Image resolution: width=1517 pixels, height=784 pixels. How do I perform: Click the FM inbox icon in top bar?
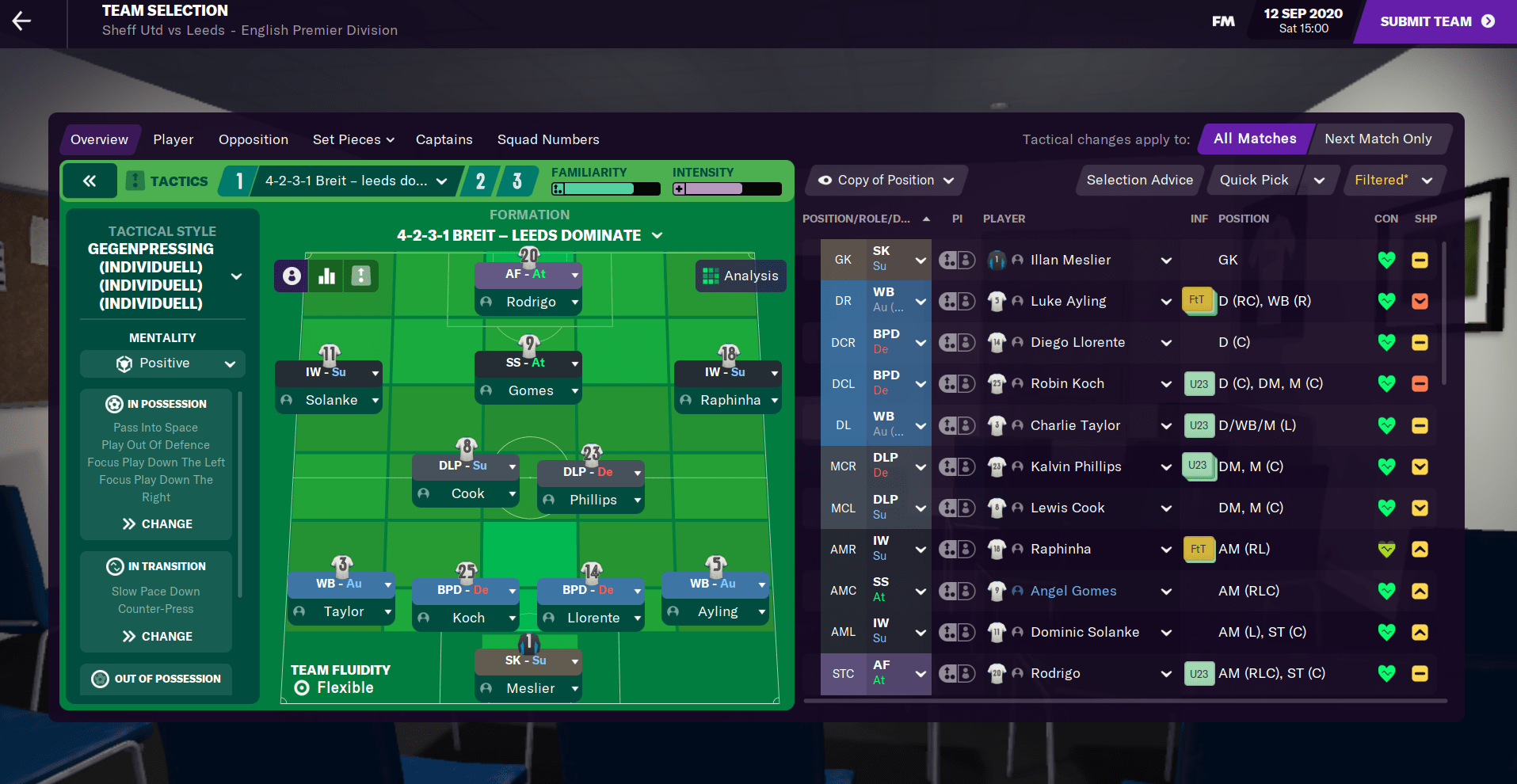click(1222, 21)
